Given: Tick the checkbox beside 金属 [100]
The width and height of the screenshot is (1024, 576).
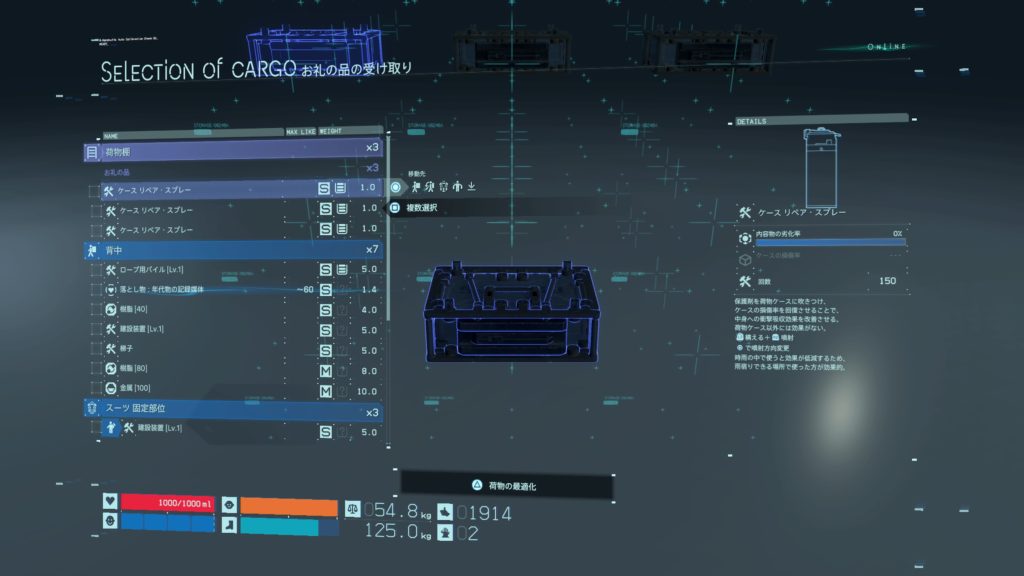Looking at the screenshot, I should pos(94,389).
